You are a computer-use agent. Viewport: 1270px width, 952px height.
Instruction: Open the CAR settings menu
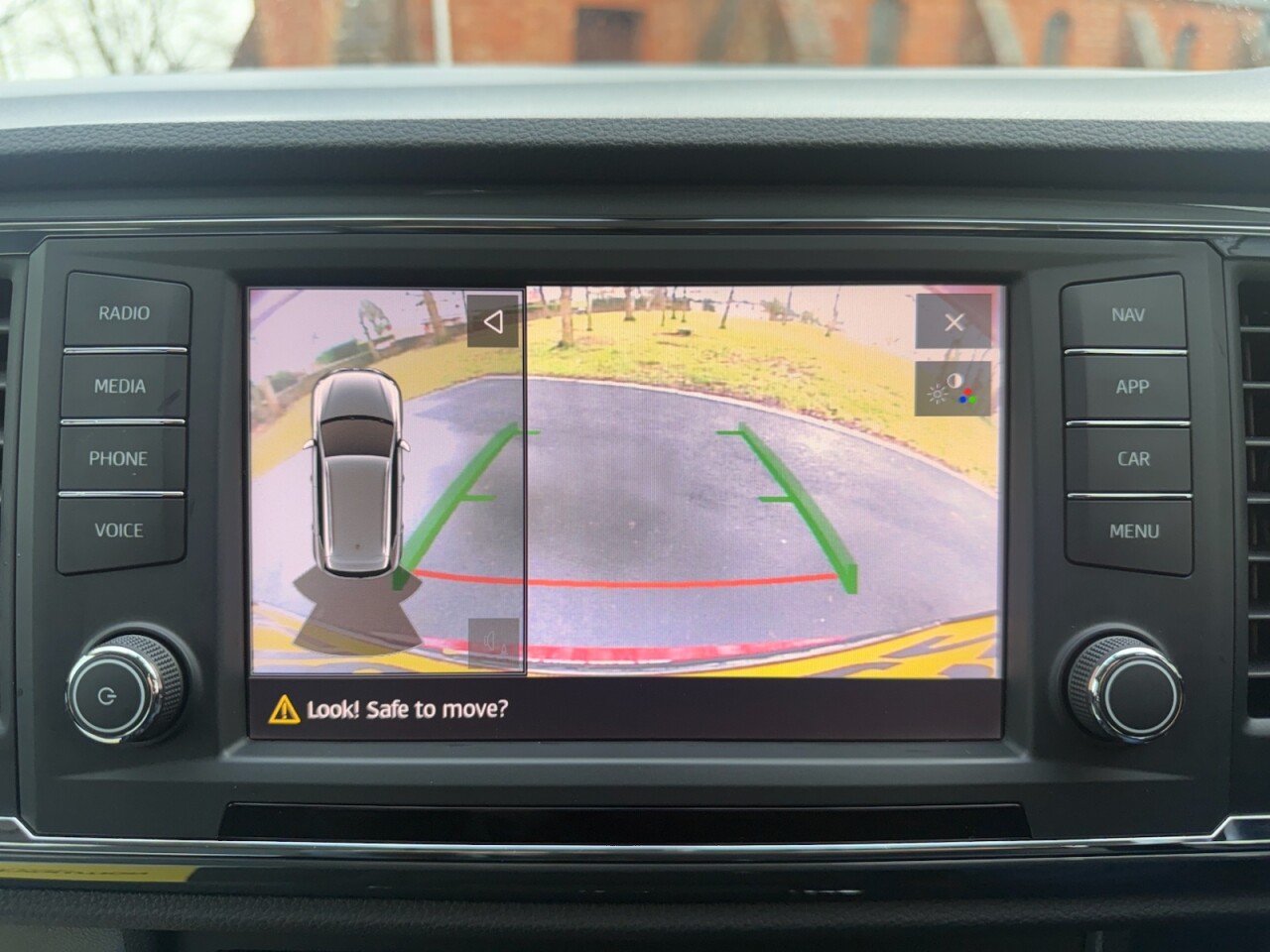1133,459
